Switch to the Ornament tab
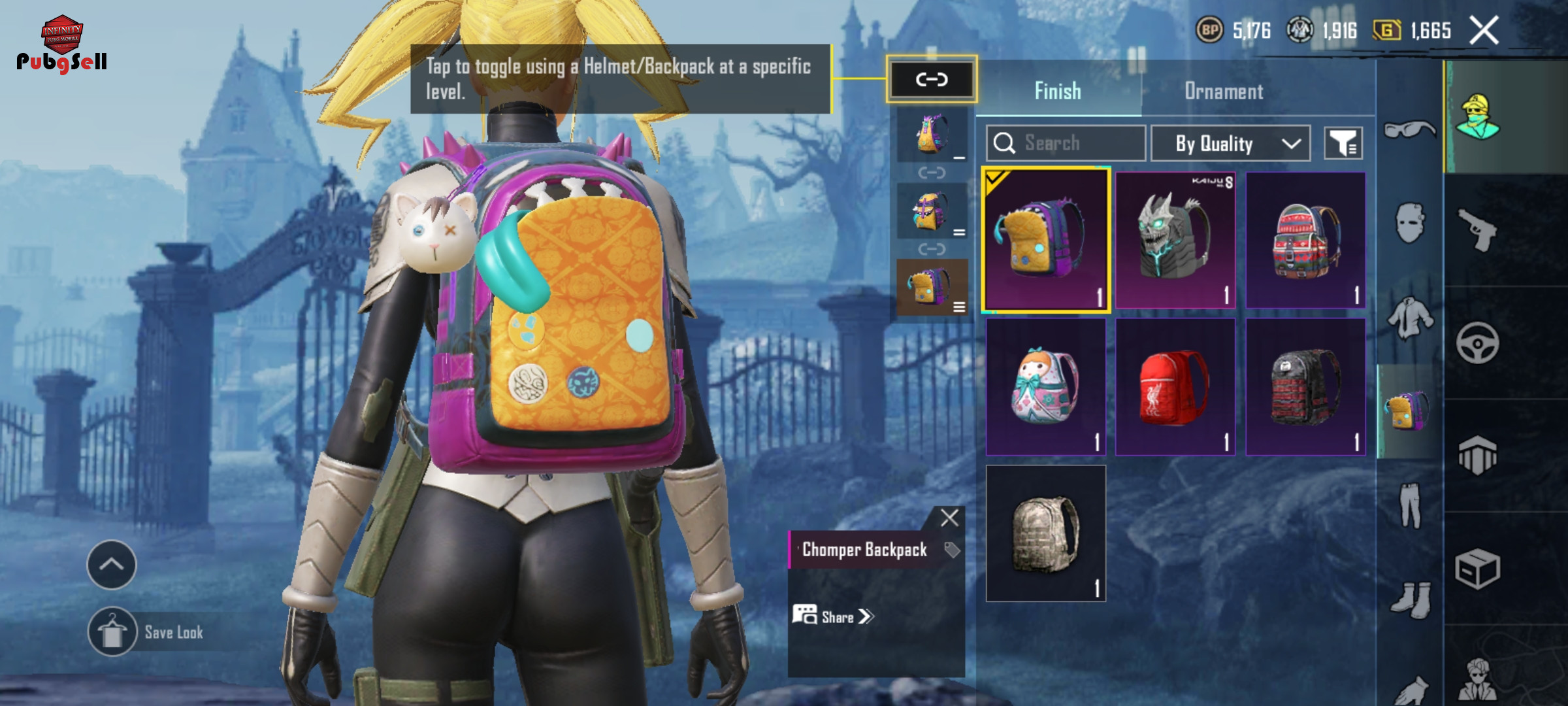The image size is (1568, 706). (x=1224, y=91)
